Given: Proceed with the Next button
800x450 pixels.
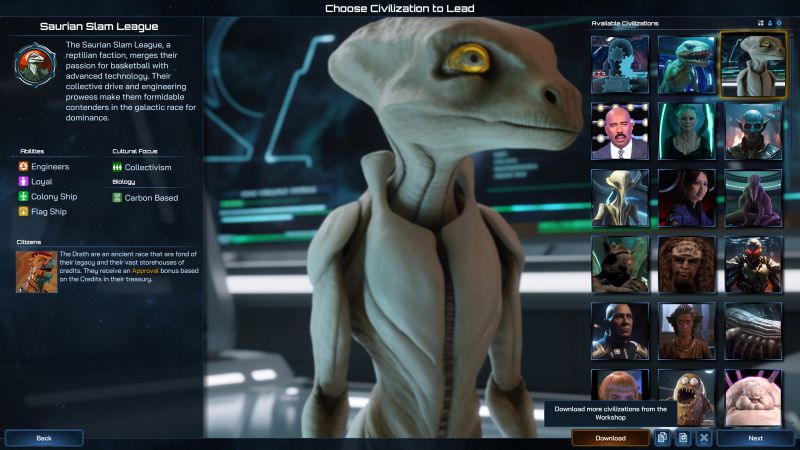Looking at the screenshot, I should click(x=755, y=438).
